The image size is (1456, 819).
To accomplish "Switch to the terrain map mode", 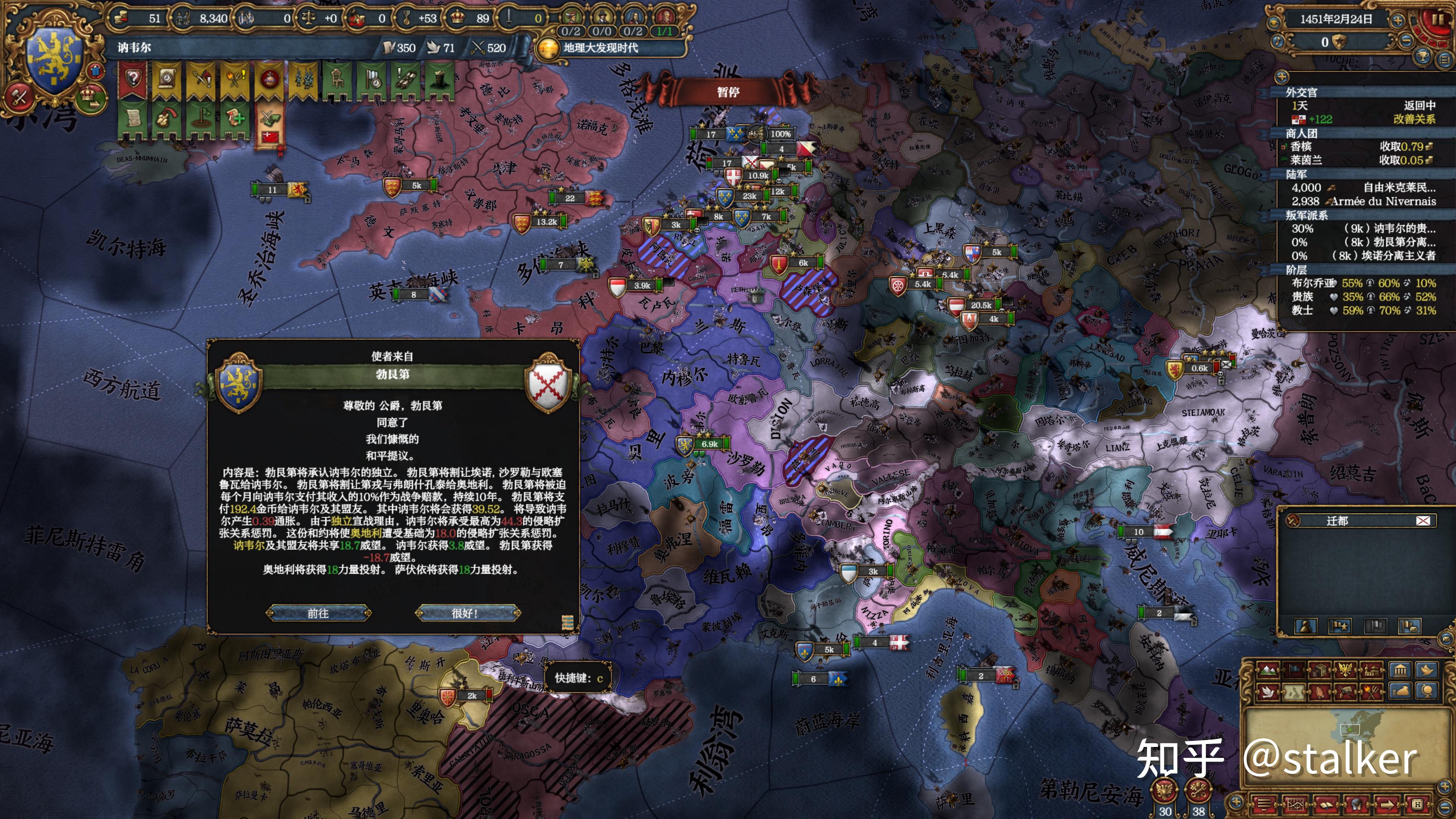I will tap(1268, 670).
